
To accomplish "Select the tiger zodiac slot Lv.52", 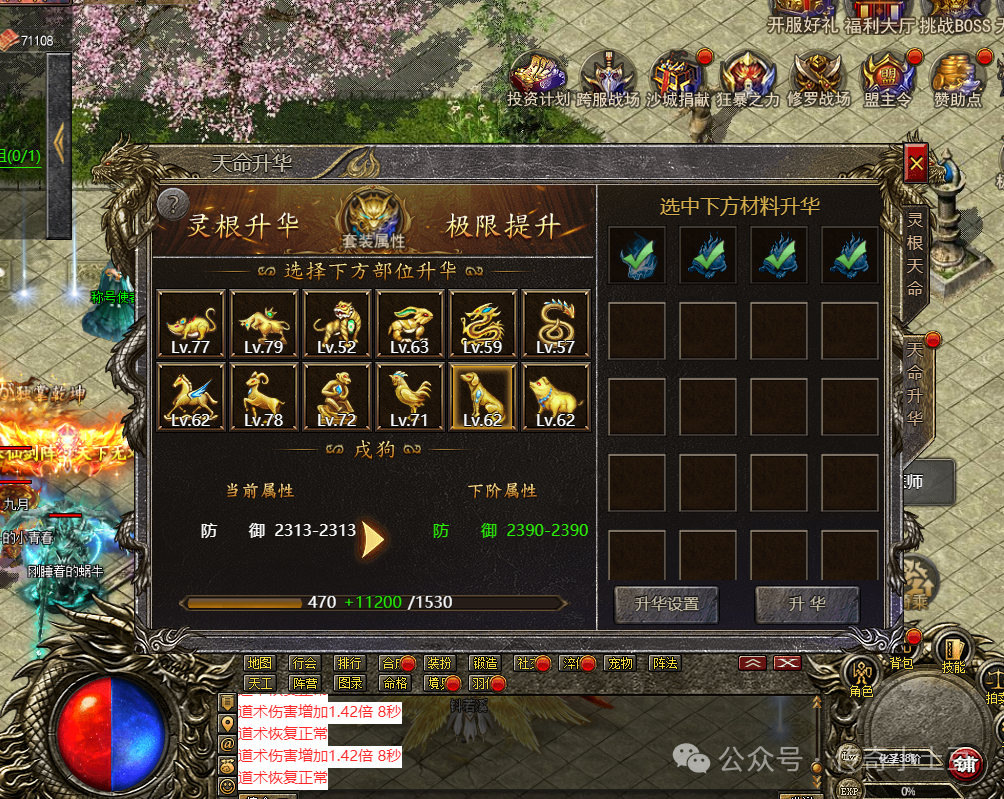I will [337, 324].
